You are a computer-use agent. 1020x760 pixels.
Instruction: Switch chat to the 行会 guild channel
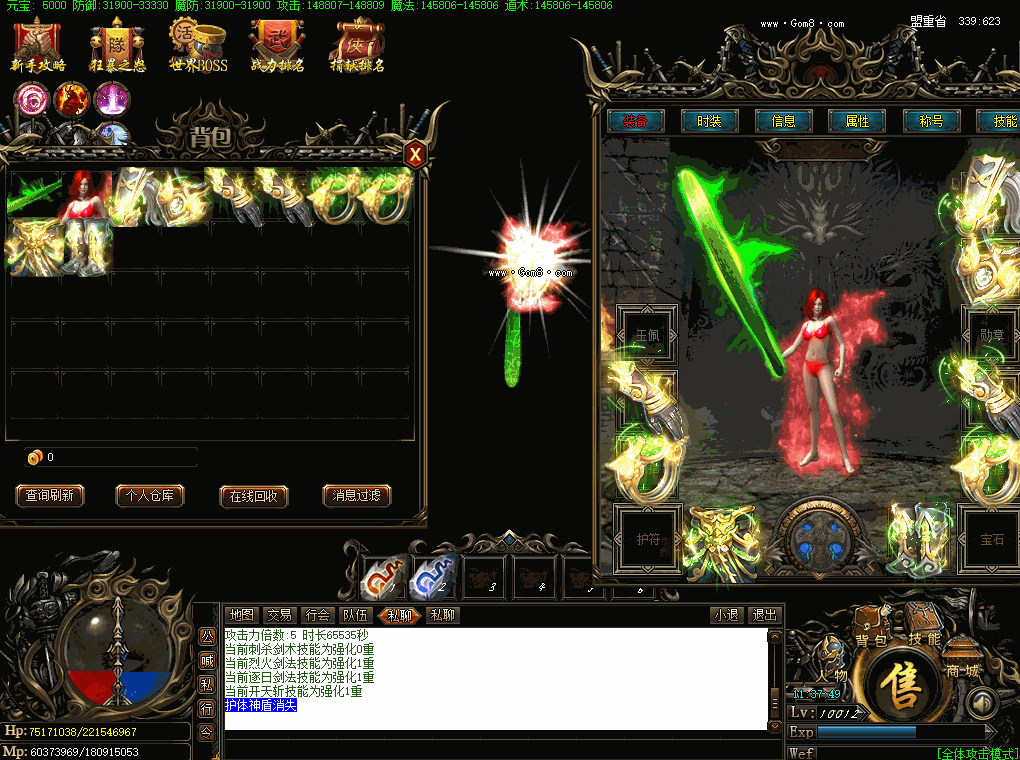[317, 616]
